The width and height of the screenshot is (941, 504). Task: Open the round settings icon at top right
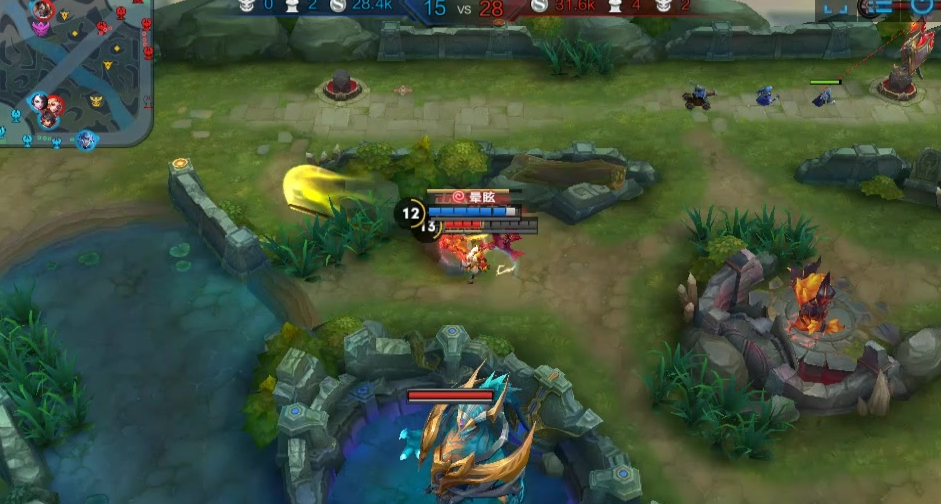click(921, 6)
